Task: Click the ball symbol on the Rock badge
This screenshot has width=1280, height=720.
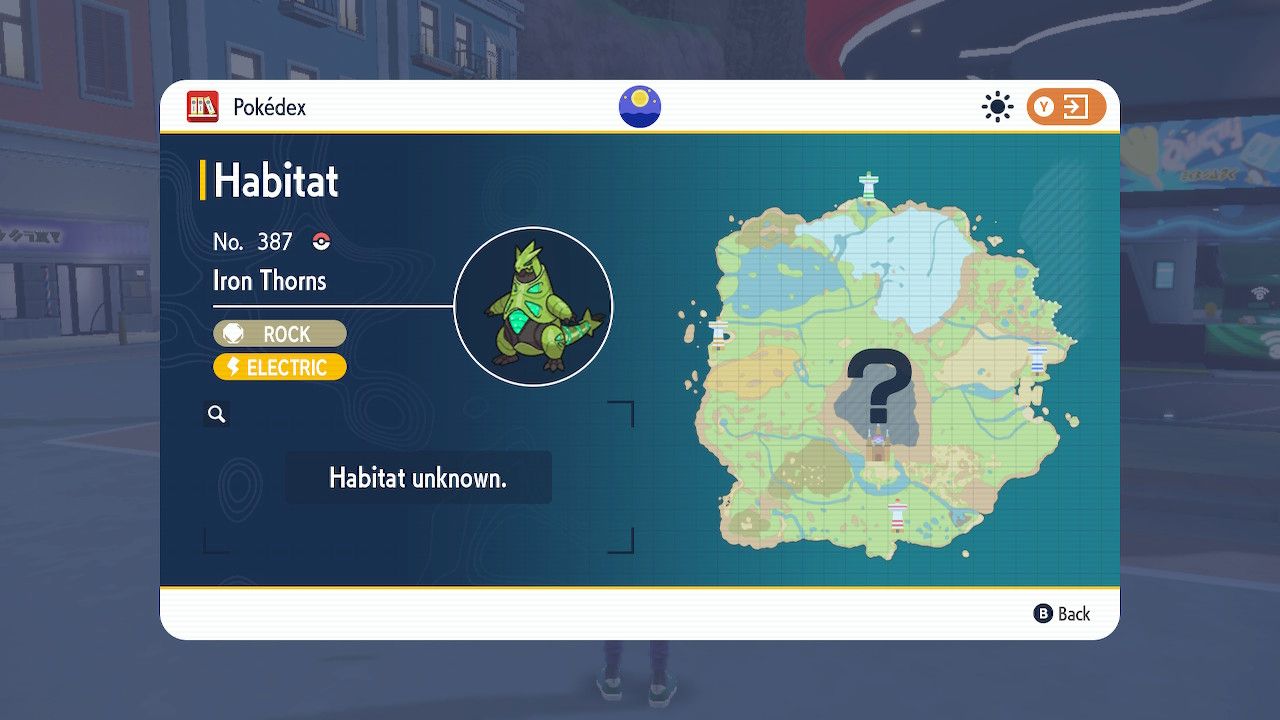Action: pos(234,333)
